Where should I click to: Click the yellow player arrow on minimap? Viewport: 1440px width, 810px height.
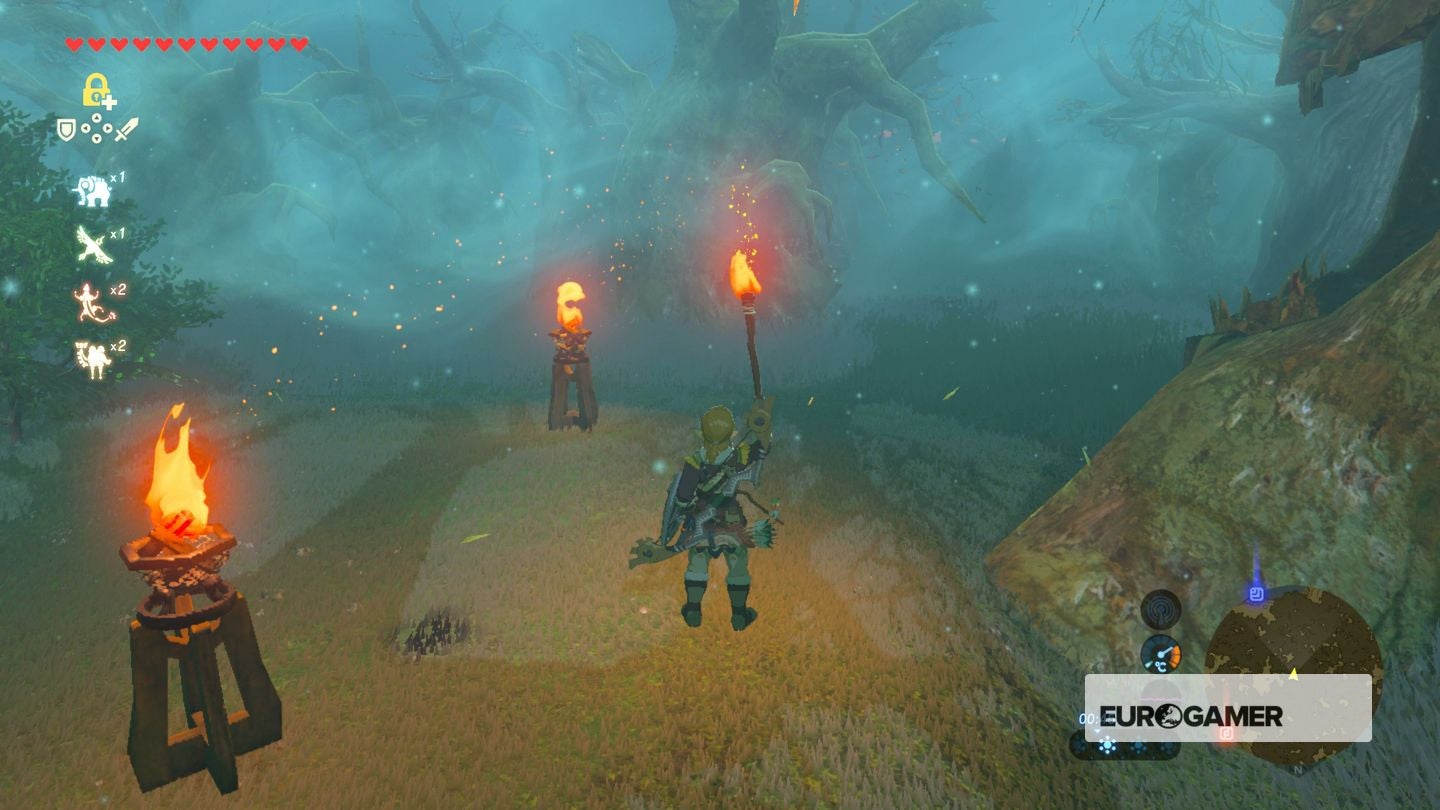point(1293,675)
